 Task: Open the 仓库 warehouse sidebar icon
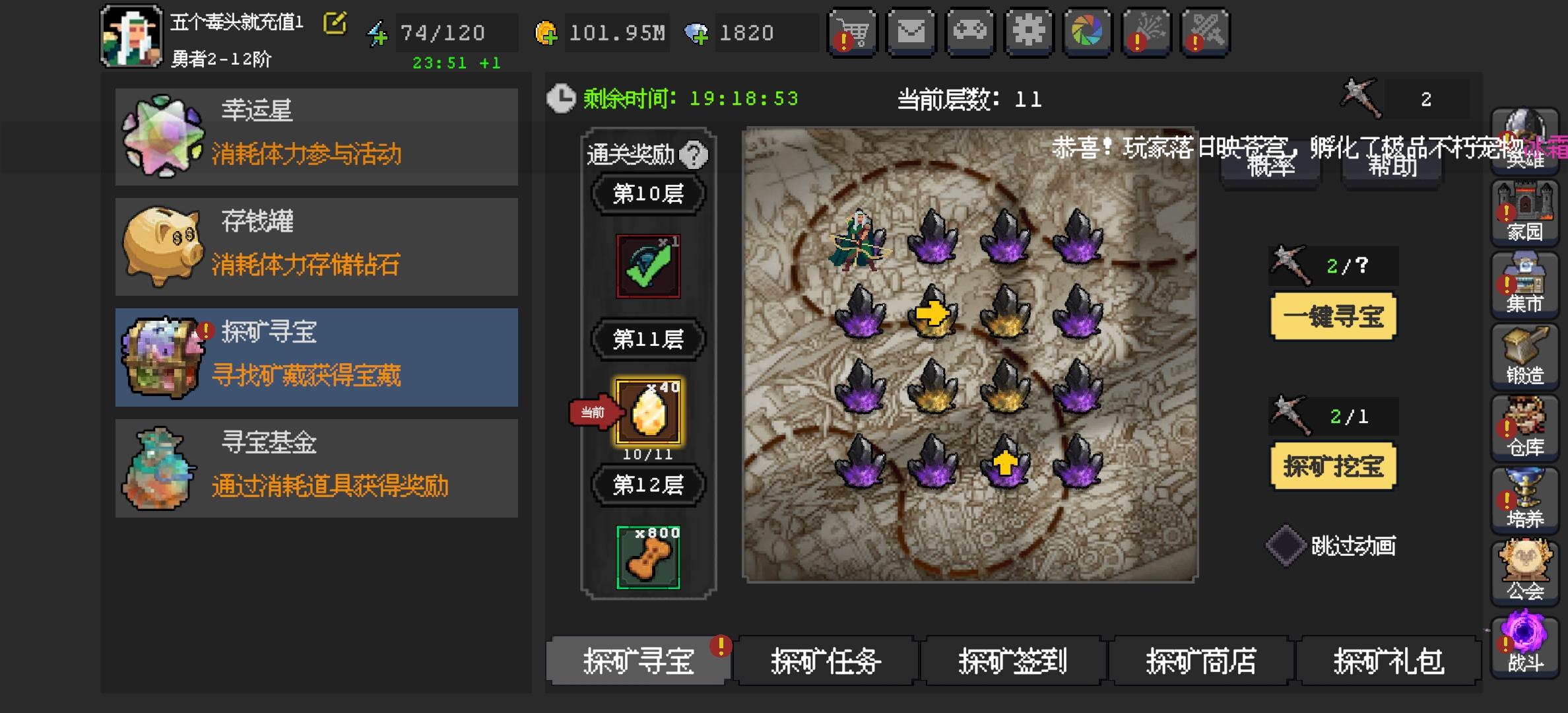click(x=1526, y=429)
